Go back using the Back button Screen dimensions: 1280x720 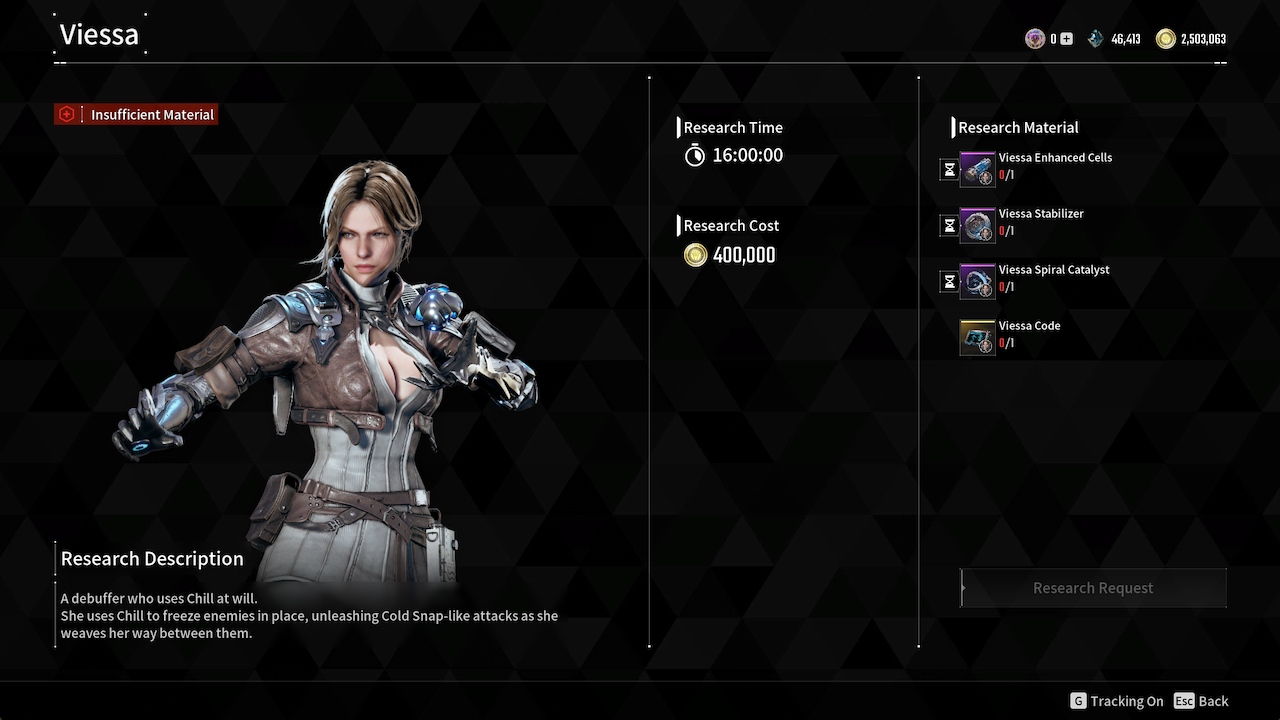1202,701
